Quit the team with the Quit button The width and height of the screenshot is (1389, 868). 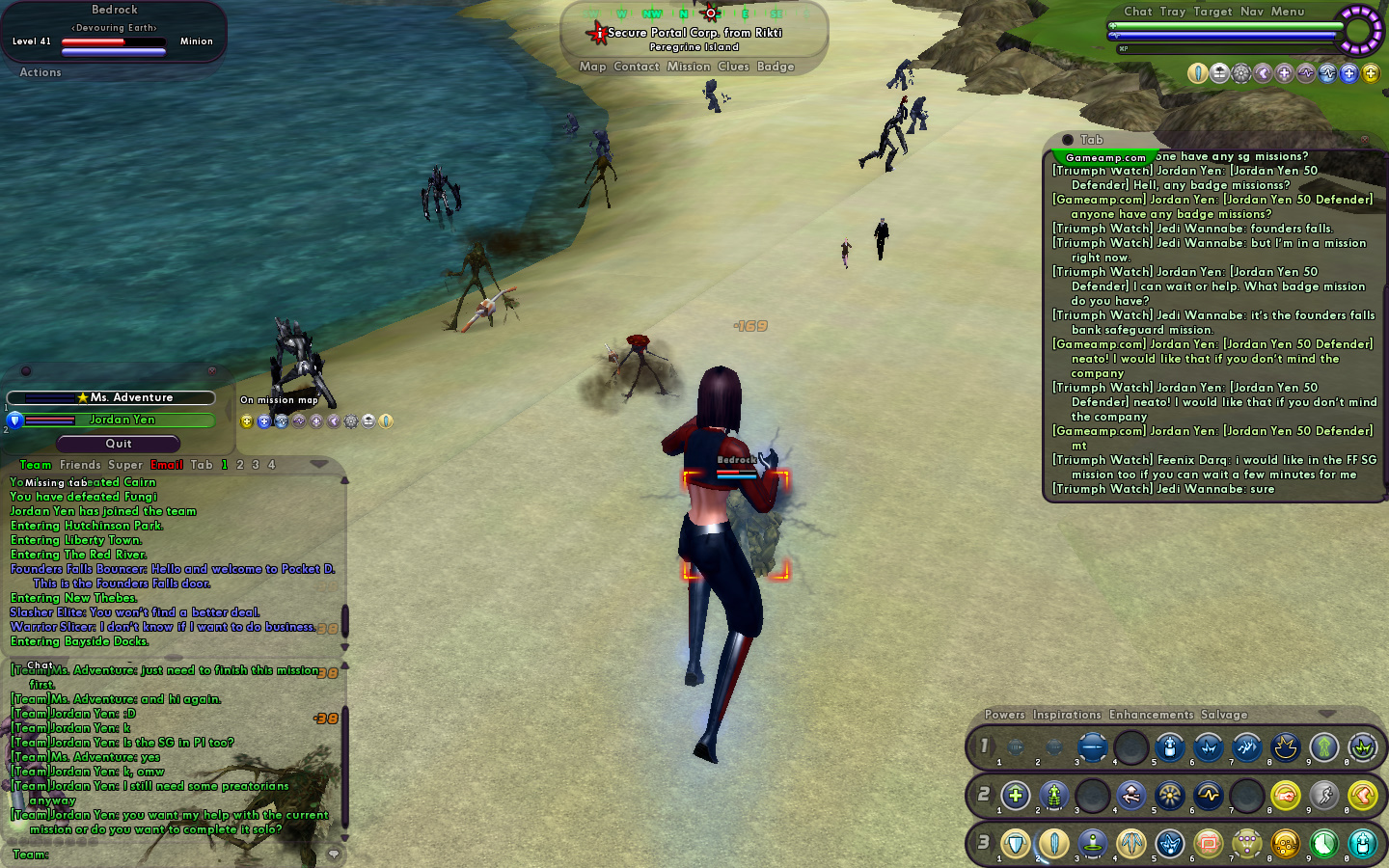click(119, 444)
